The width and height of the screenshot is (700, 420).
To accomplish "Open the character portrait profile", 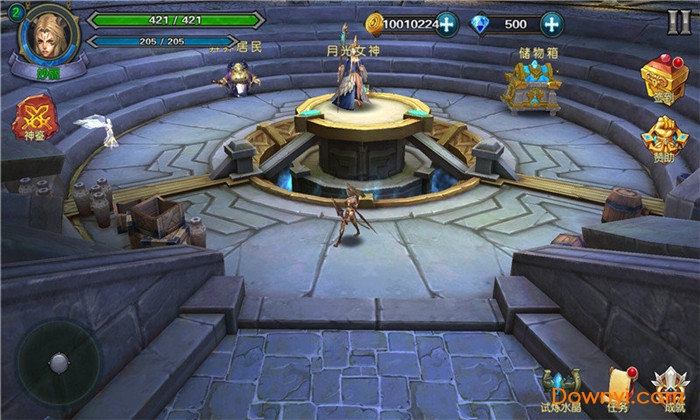I will (46, 38).
